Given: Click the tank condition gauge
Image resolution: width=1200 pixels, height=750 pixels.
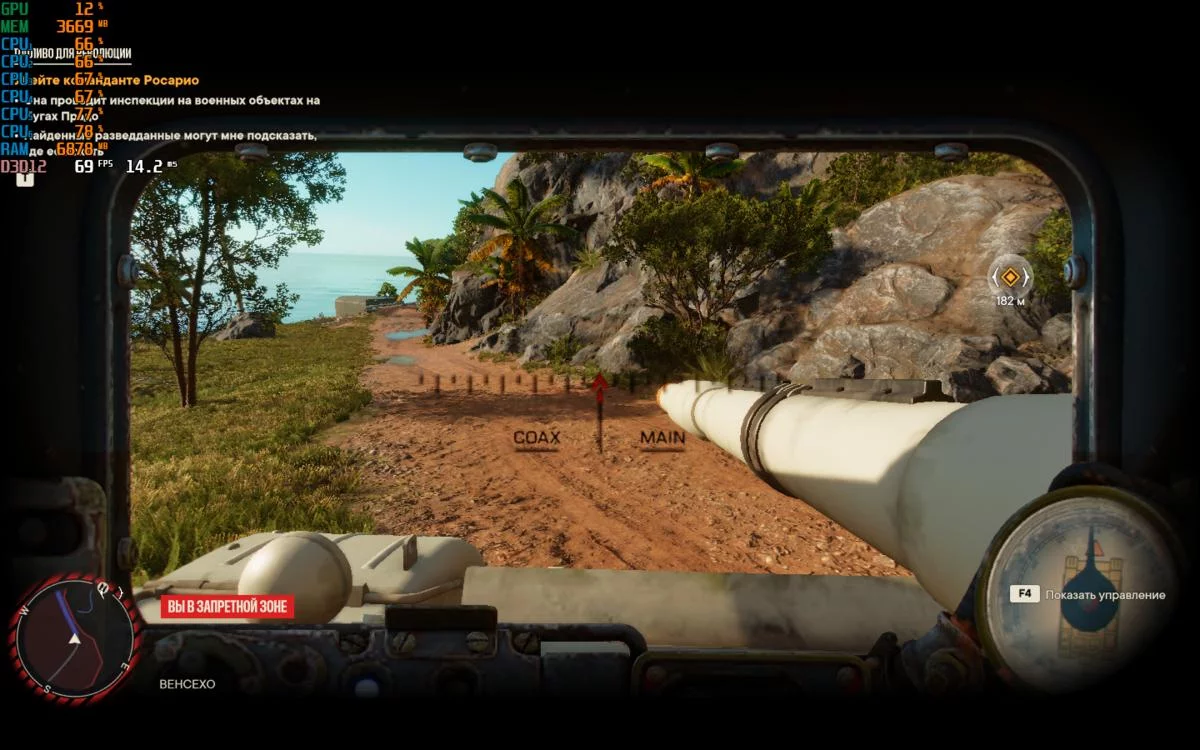Looking at the screenshot, I should click(x=1082, y=589).
